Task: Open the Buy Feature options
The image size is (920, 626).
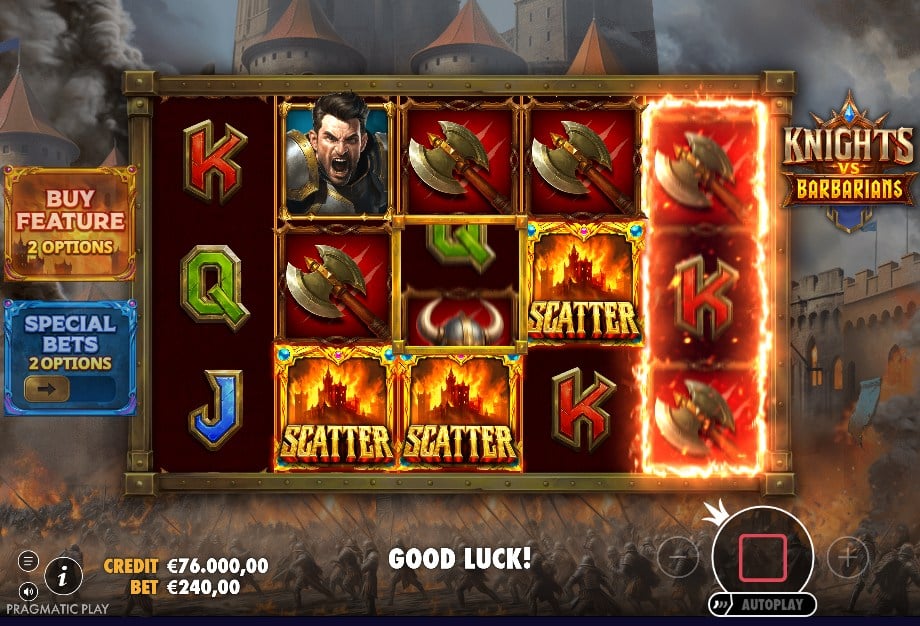Action: (x=70, y=222)
